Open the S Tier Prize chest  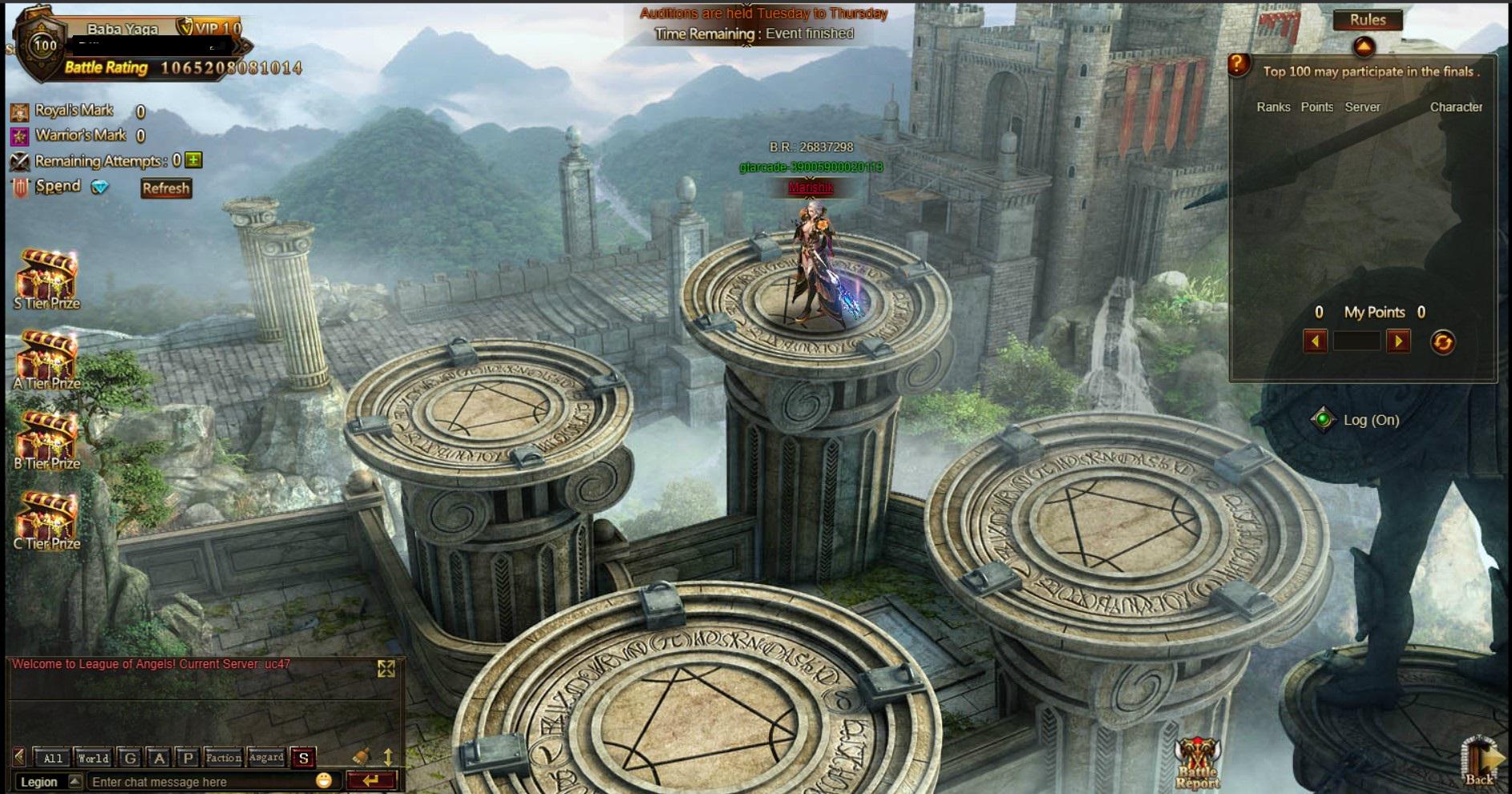(46, 278)
